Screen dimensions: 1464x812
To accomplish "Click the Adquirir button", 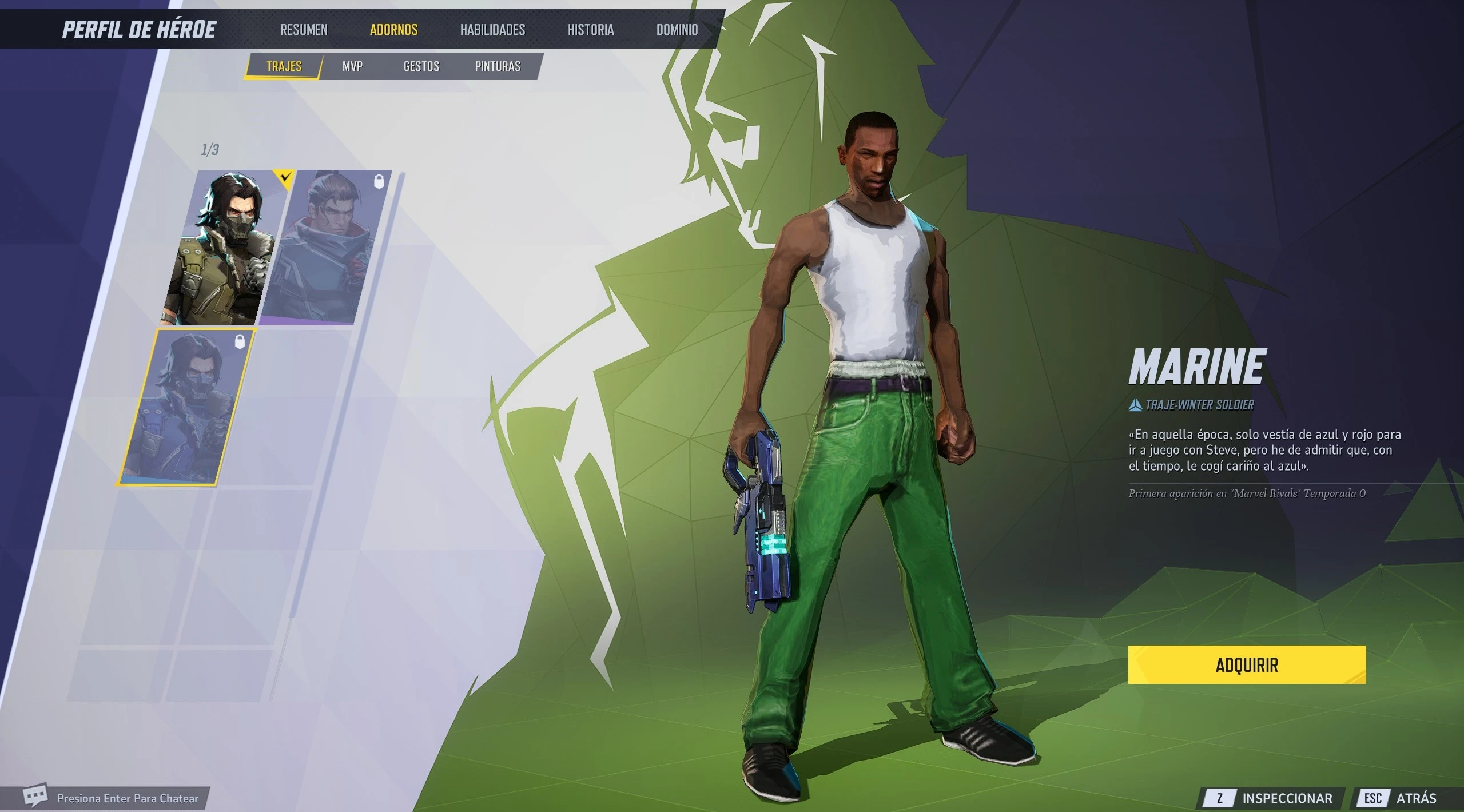I will pos(1247,665).
